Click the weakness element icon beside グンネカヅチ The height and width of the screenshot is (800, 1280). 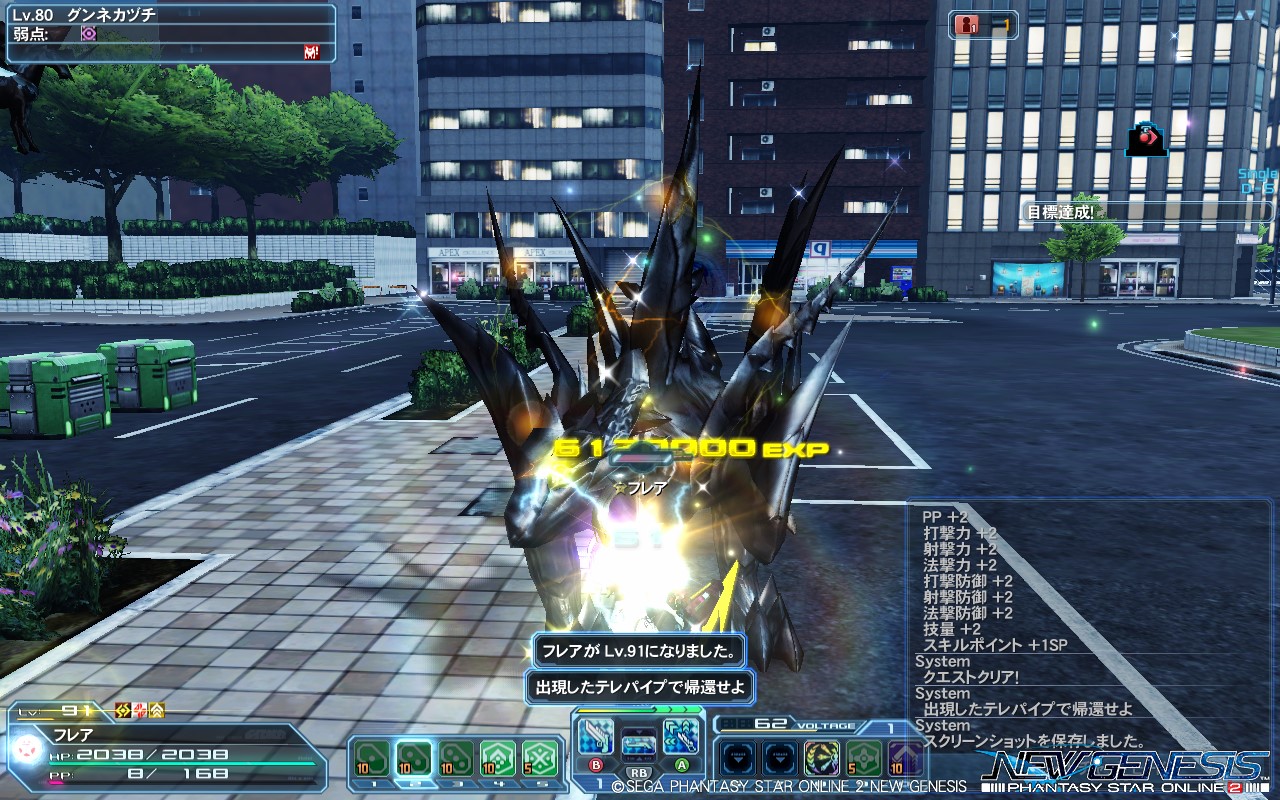pyautogui.click(x=88, y=33)
